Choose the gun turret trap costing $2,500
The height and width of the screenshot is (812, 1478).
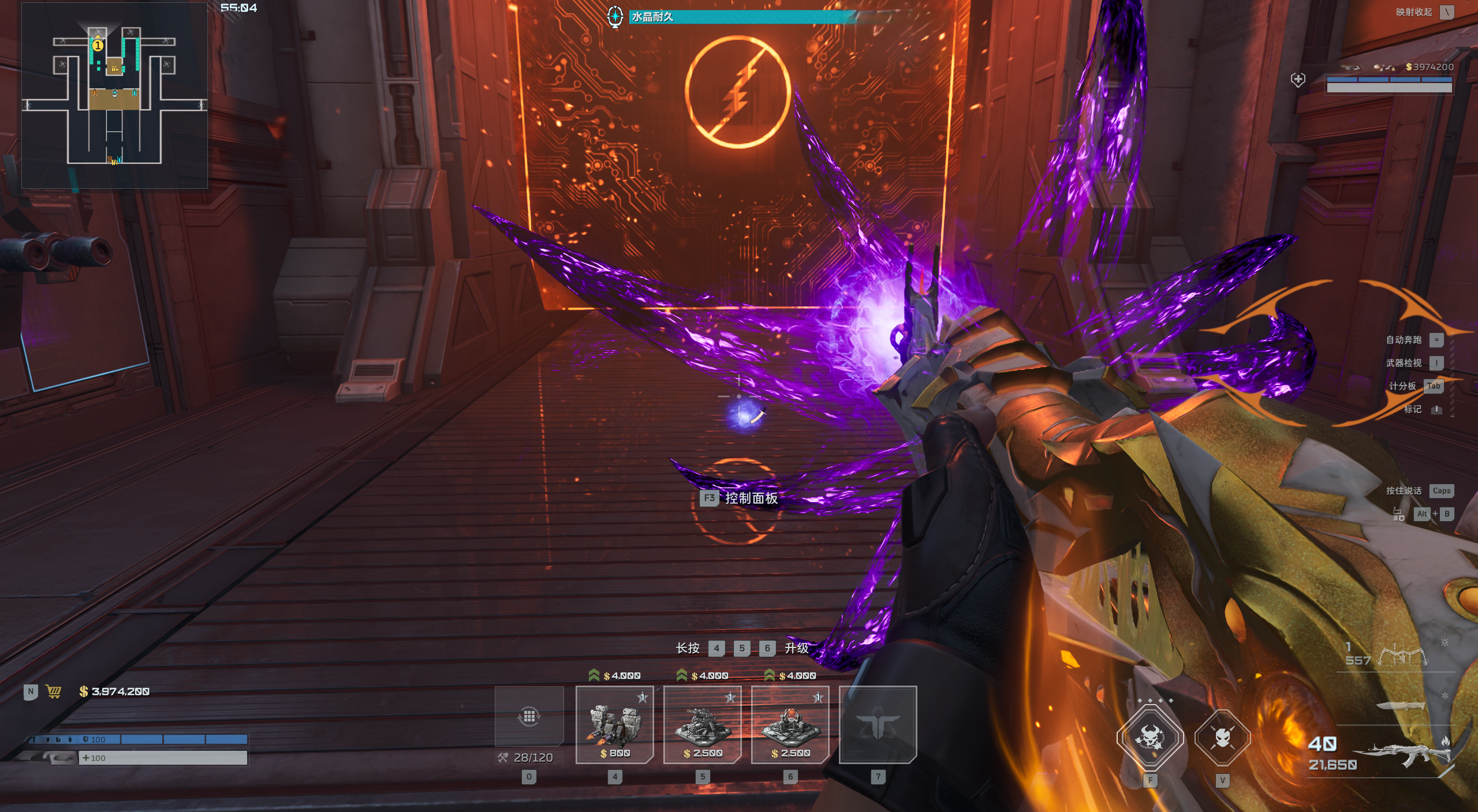[x=703, y=724]
